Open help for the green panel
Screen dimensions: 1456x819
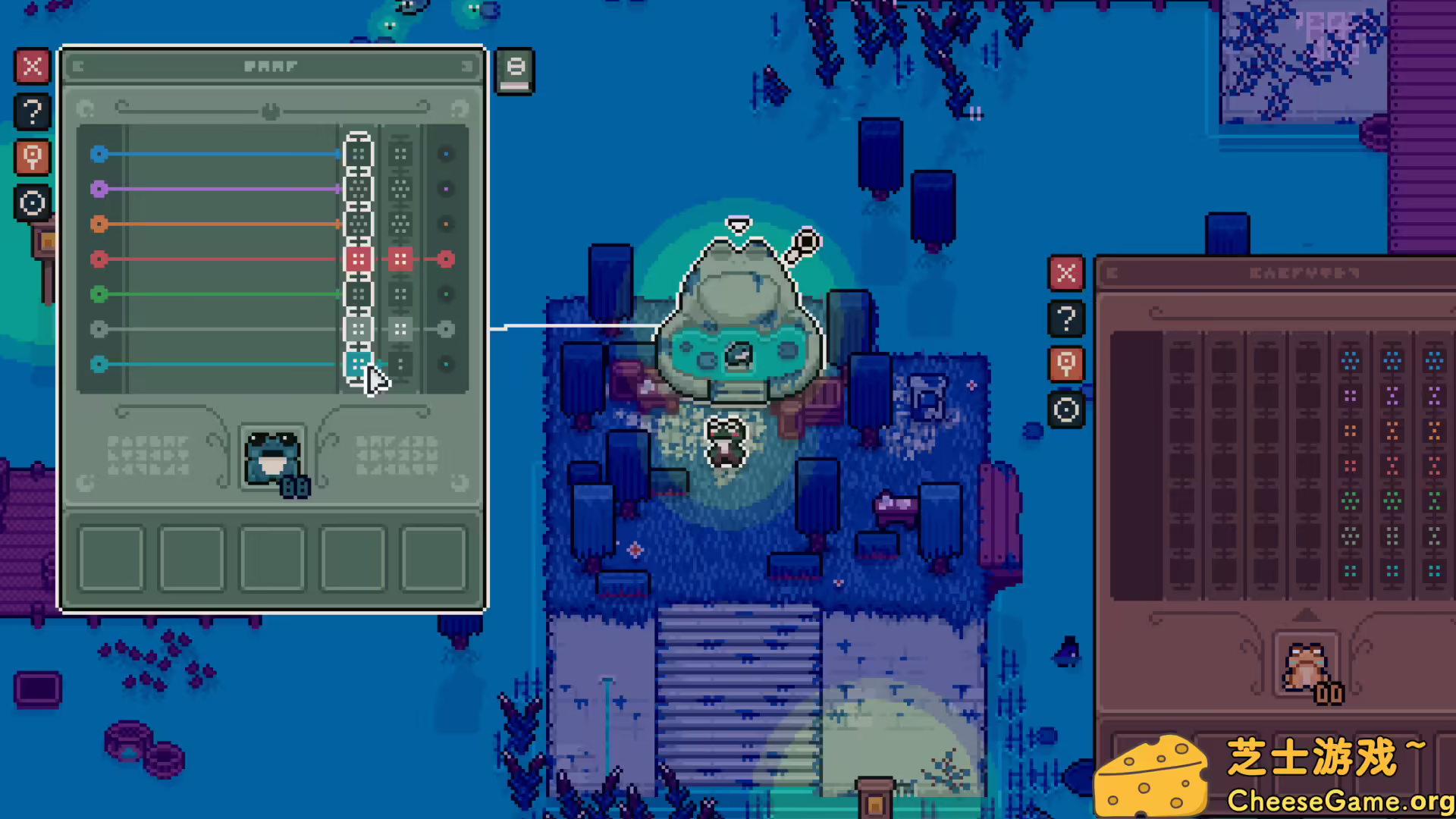pos(32,112)
